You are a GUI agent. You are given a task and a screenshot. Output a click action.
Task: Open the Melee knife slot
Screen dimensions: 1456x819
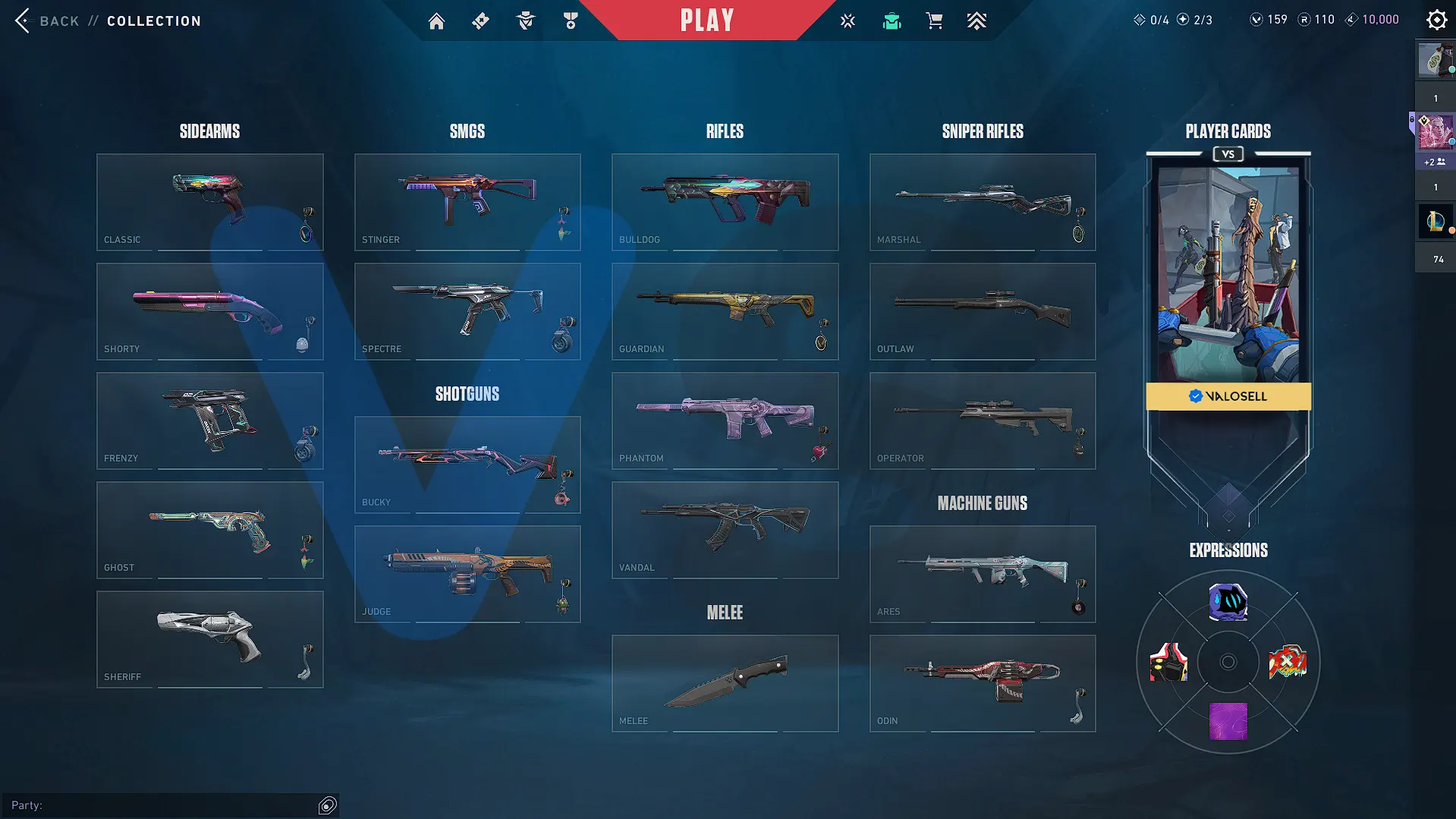(725, 683)
